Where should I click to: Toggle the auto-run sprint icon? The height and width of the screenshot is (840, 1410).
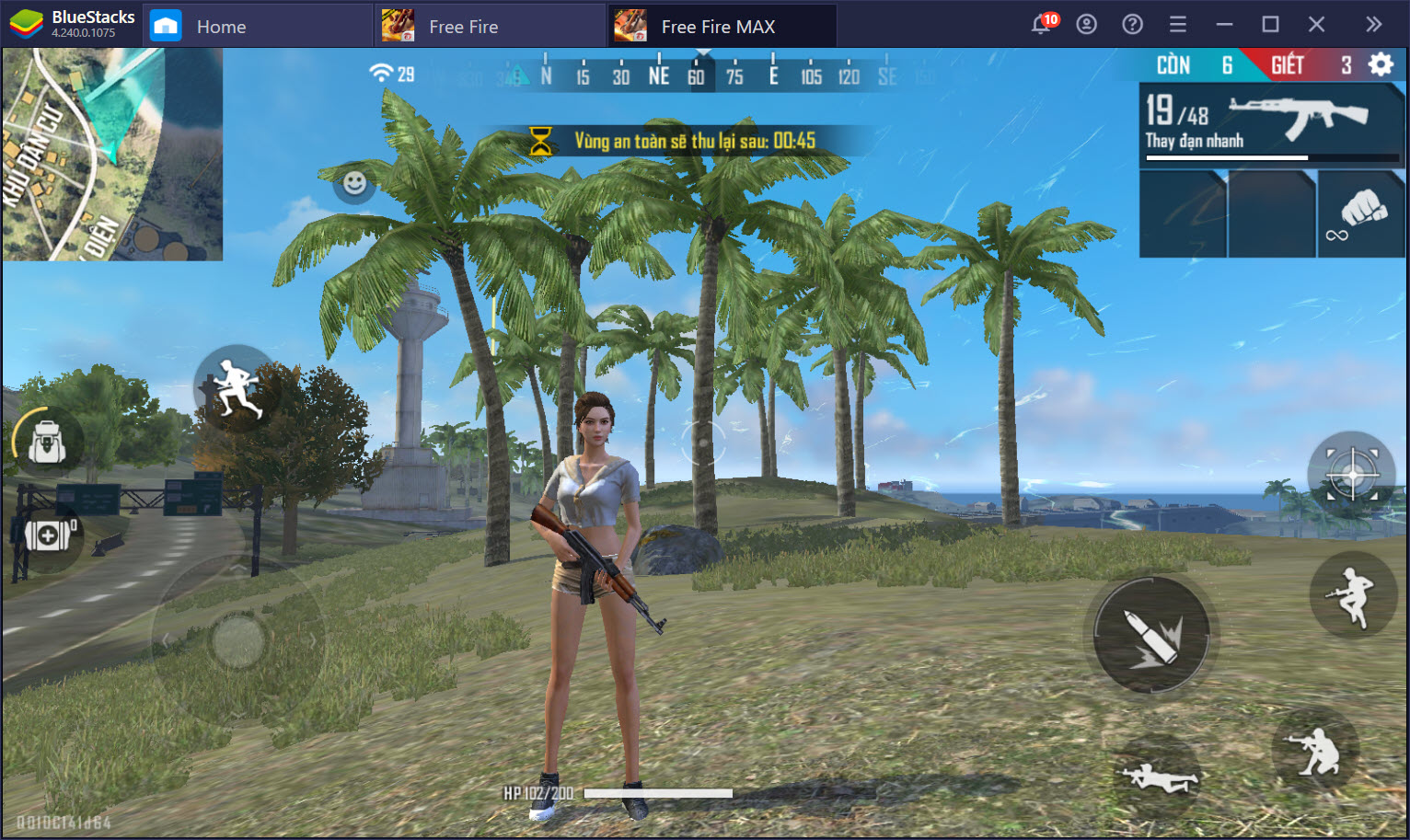[236, 386]
